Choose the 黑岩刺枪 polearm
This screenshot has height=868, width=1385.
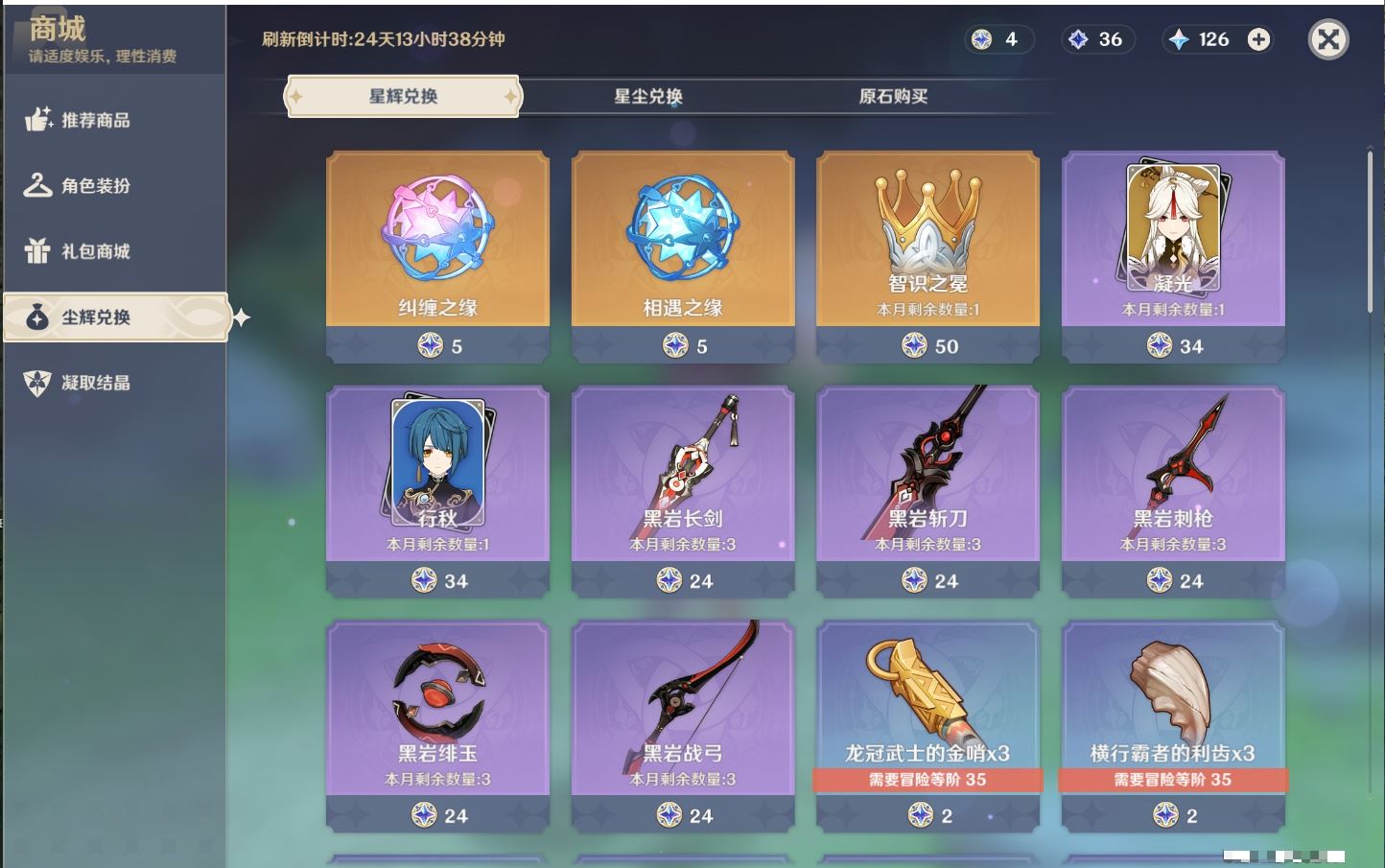click(1173, 490)
